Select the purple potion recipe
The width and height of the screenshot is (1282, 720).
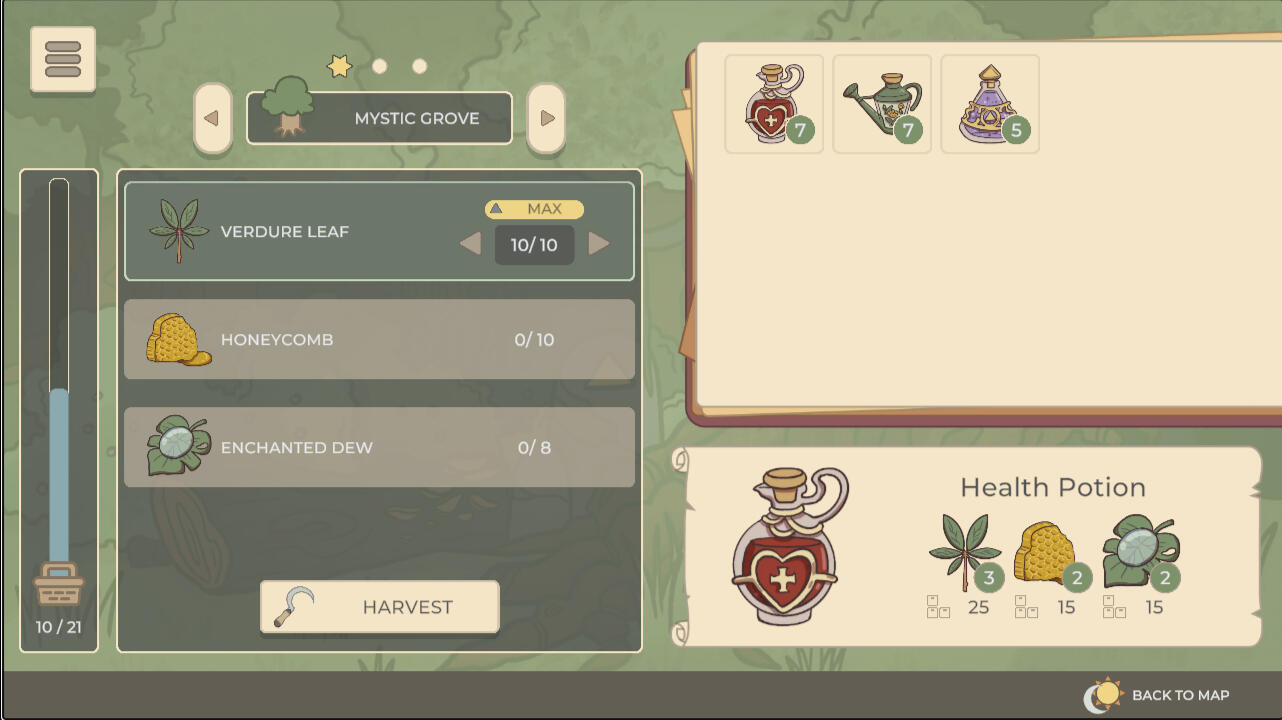click(x=989, y=104)
